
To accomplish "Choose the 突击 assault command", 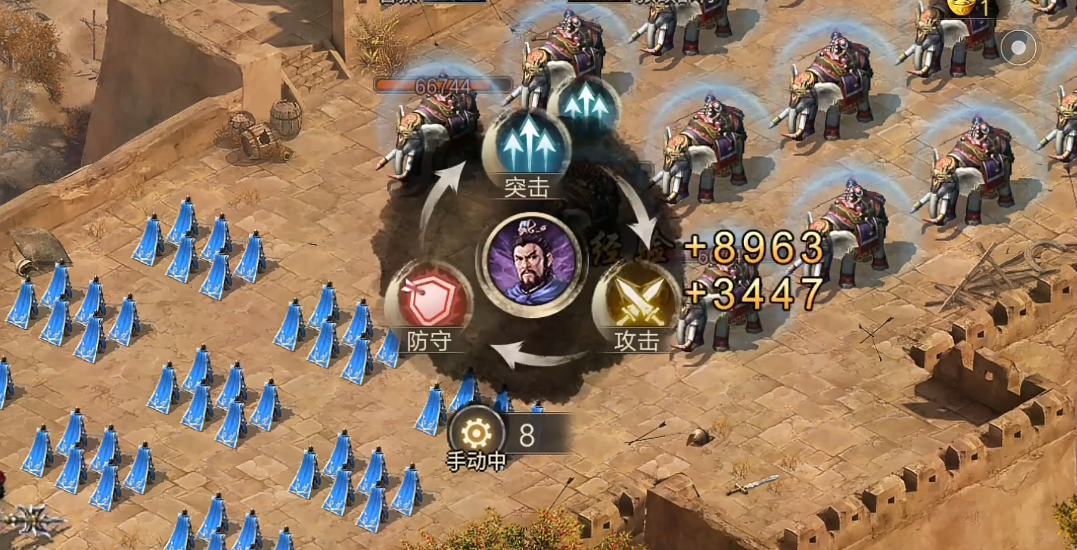I will click(526, 147).
